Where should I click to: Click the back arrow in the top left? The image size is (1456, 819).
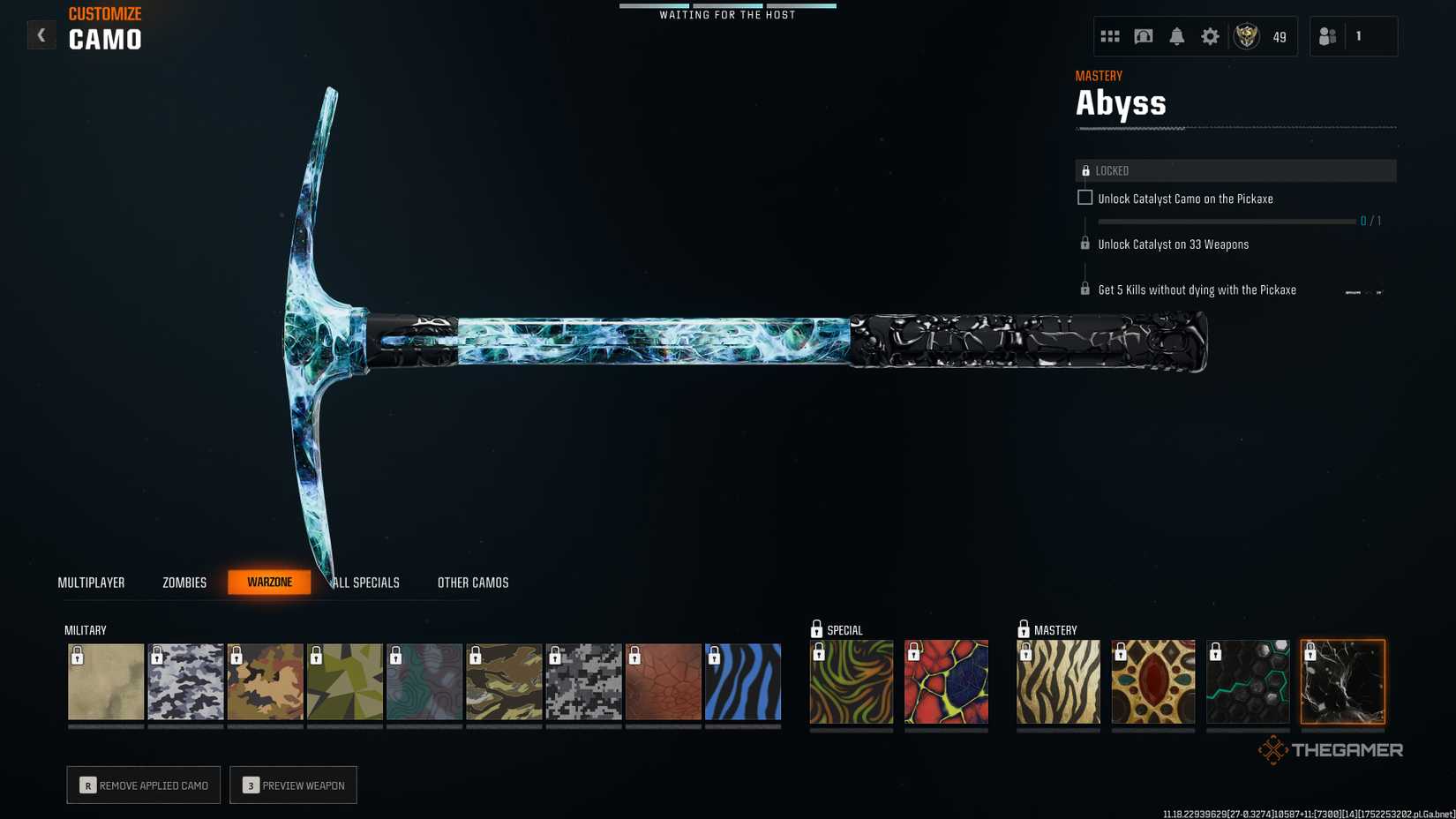coord(41,34)
